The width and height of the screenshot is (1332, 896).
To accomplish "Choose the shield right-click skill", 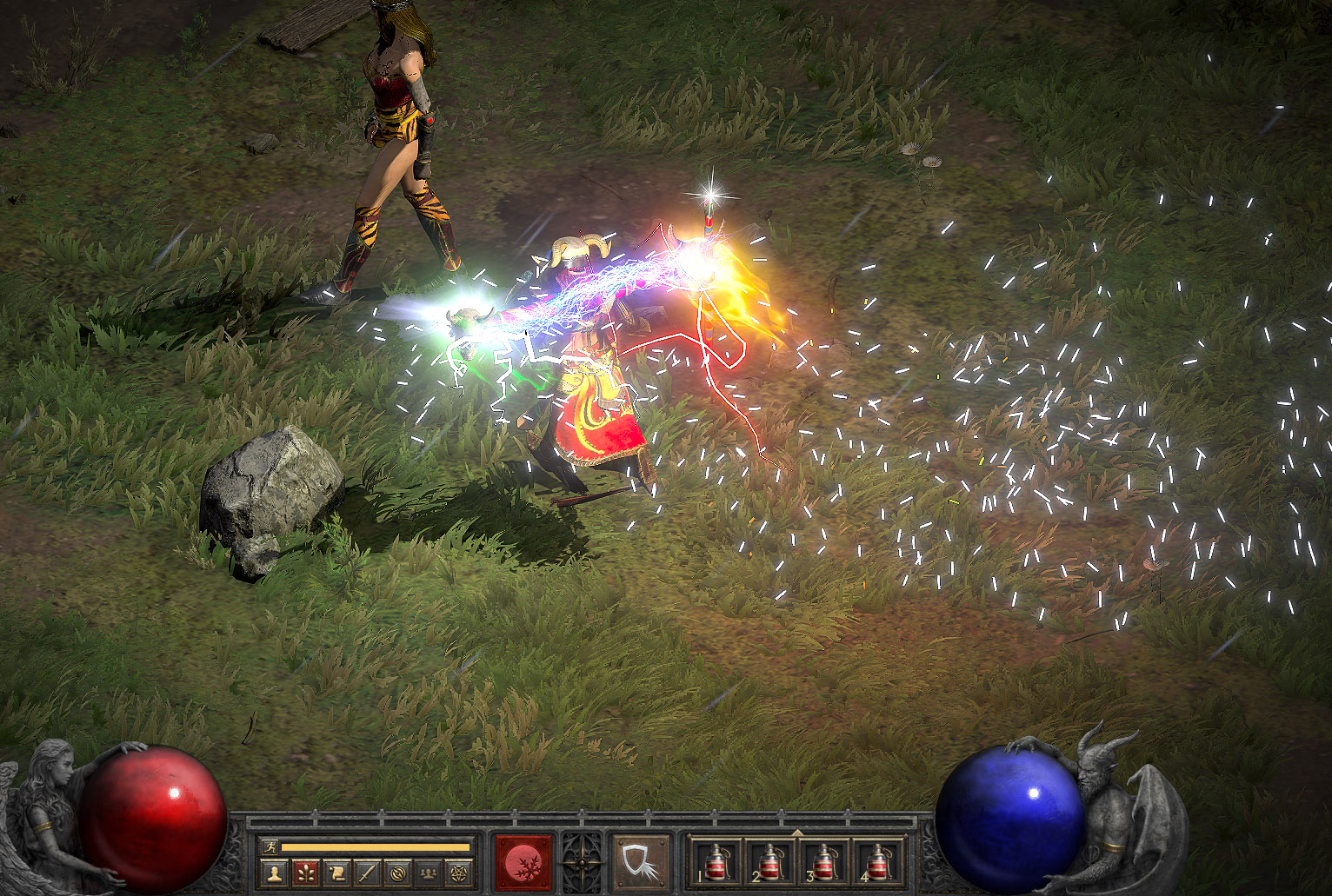I will point(642,863).
